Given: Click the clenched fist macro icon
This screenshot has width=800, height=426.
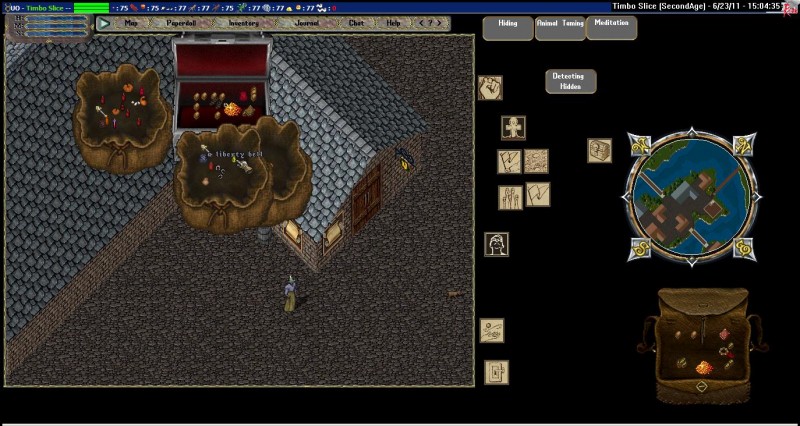Looking at the screenshot, I should click(x=490, y=88).
